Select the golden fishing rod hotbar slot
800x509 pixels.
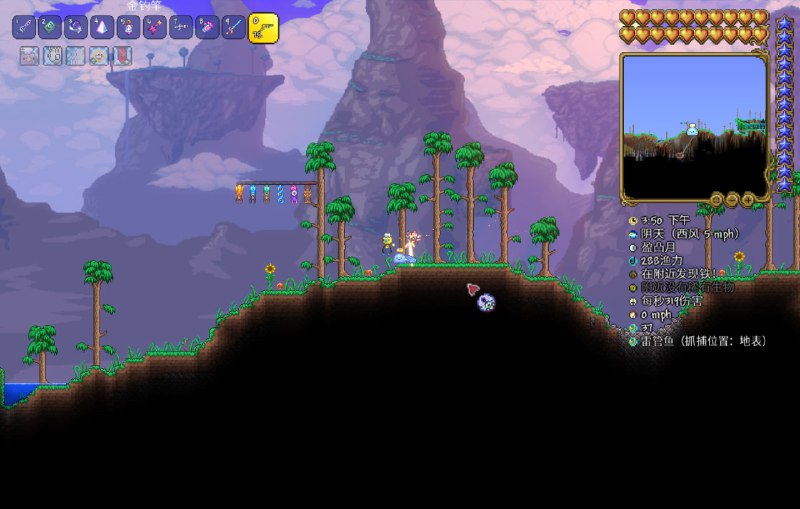(x=263, y=28)
